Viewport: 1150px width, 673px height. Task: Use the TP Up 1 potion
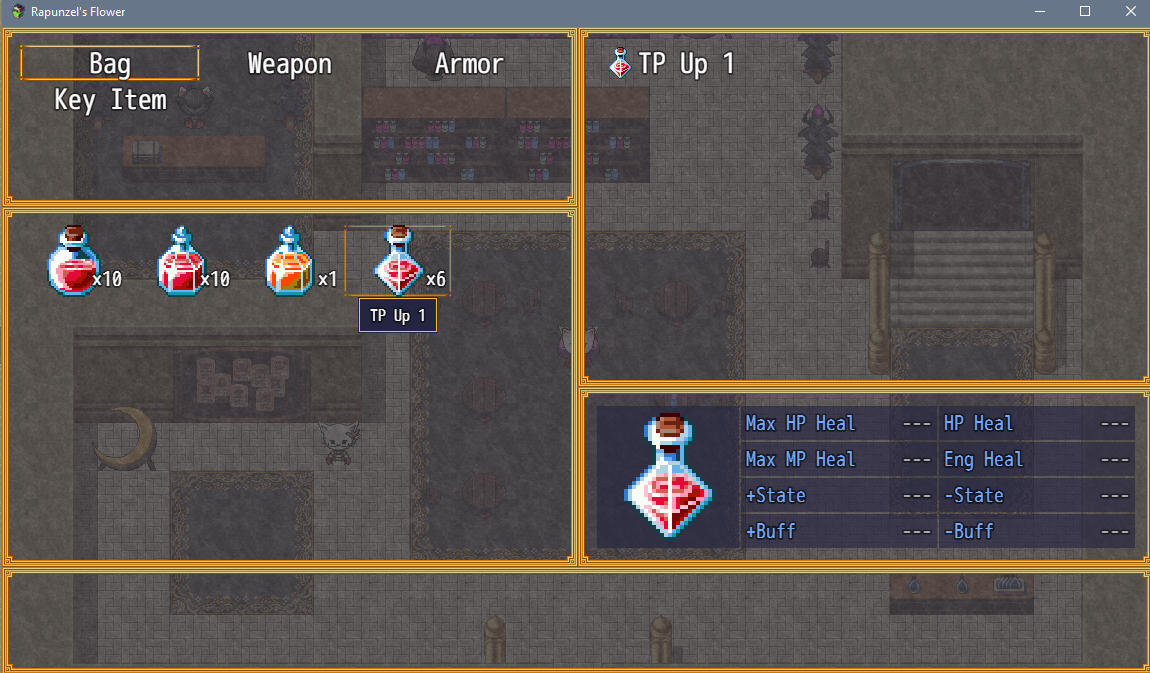coord(398,262)
